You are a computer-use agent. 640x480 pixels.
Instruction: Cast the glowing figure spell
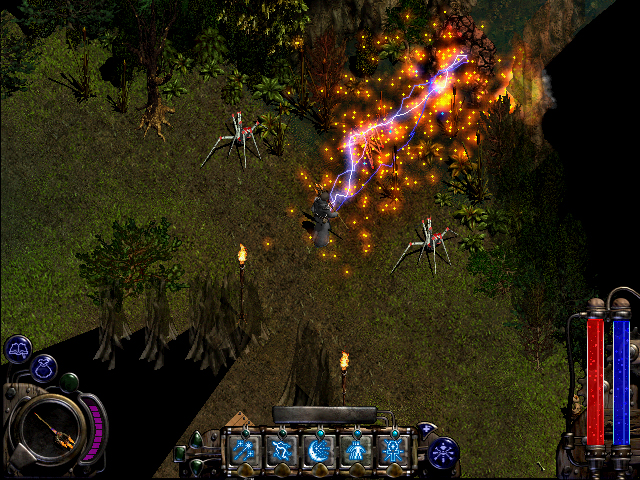(356, 450)
